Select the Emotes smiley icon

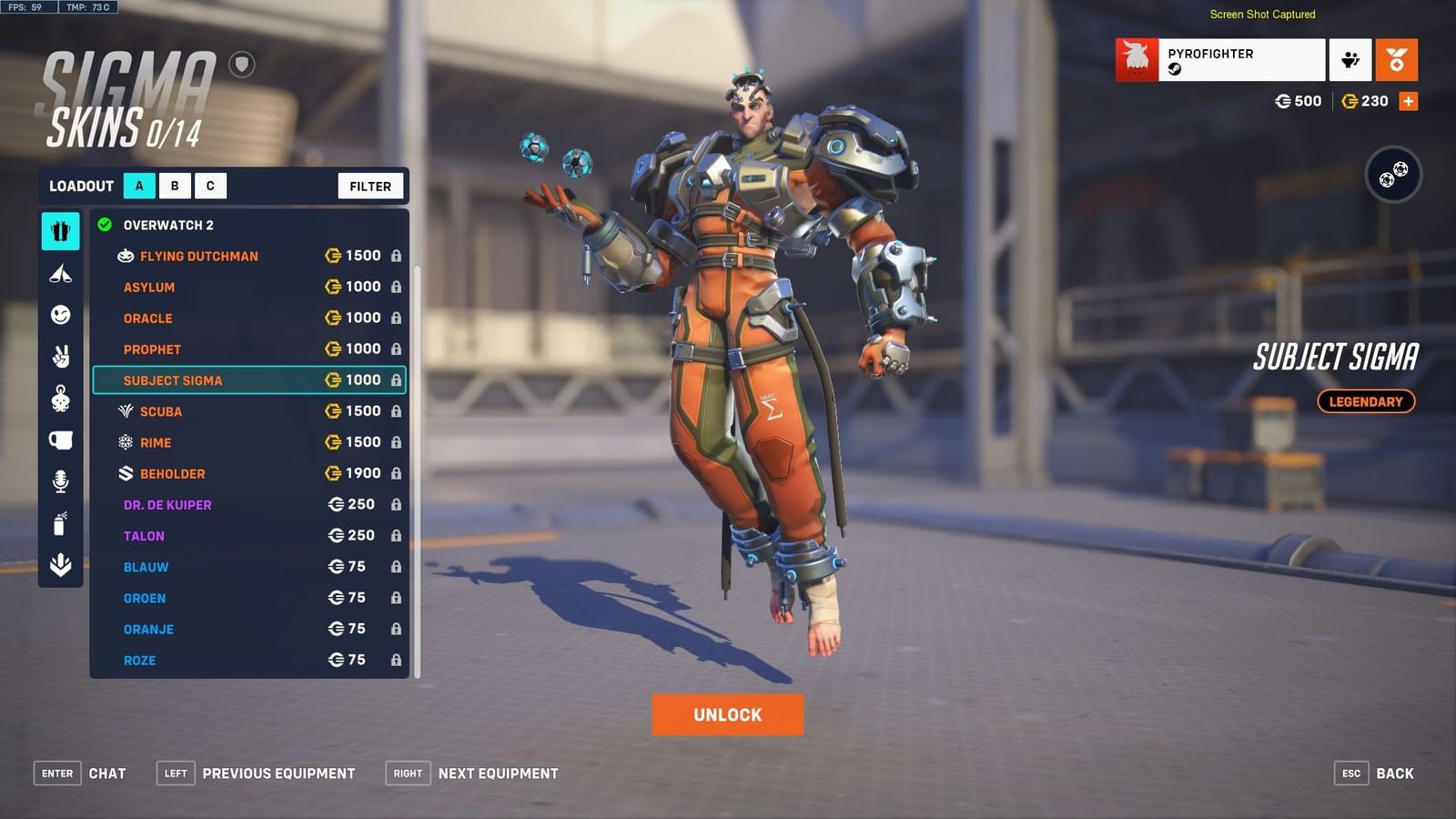tap(60, 313)
